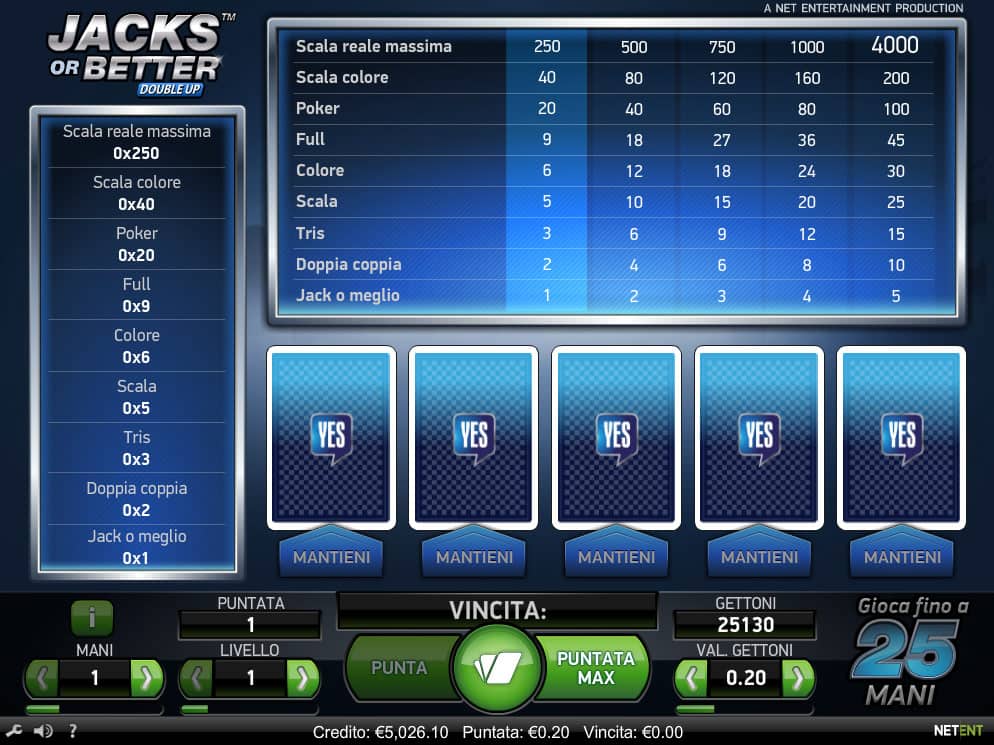Open help with the question mark icon
This screenshot has width=994, height=745.
coord(72,731)
